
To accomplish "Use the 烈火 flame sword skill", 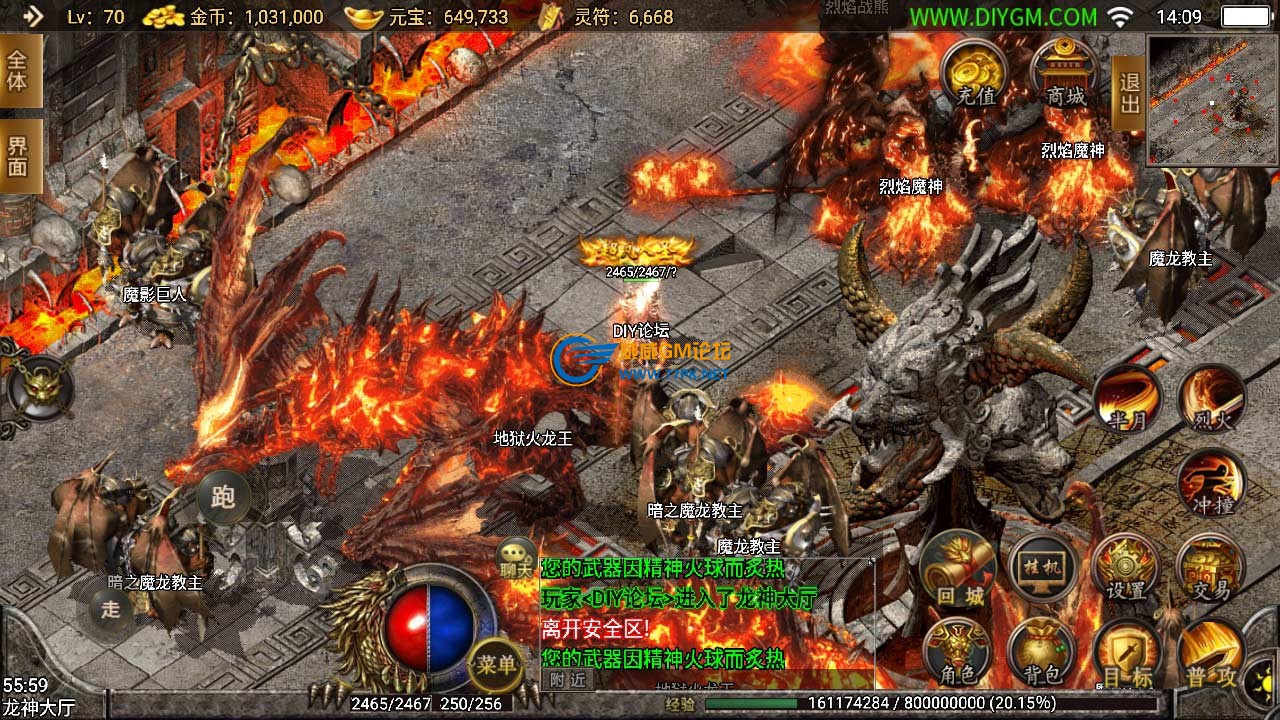I will coord(1212,400).
